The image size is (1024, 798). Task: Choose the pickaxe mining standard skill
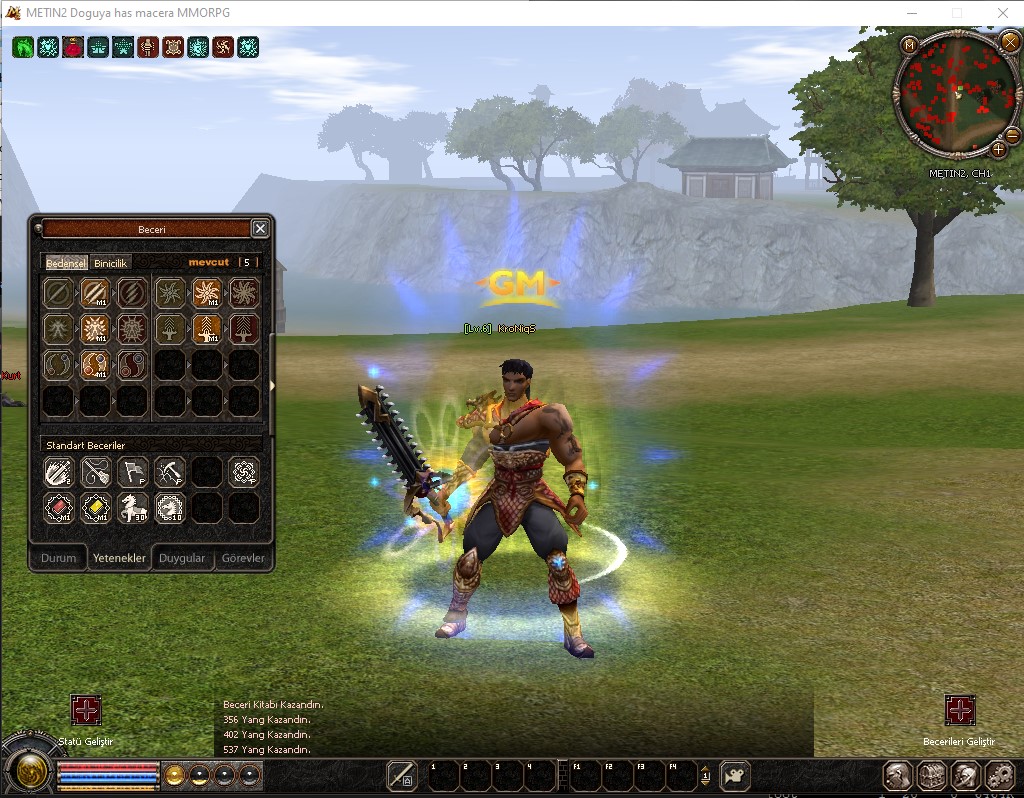click(x=170, y=471)
